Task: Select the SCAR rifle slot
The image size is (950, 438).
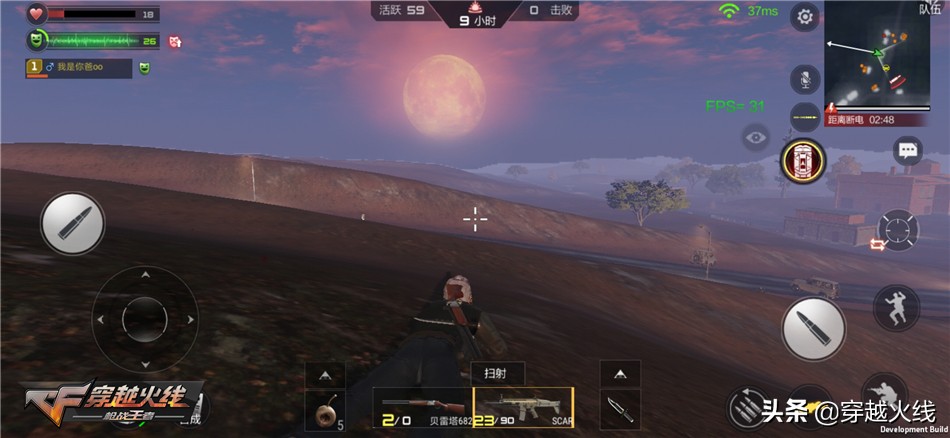Action: (x=523, y=410)
